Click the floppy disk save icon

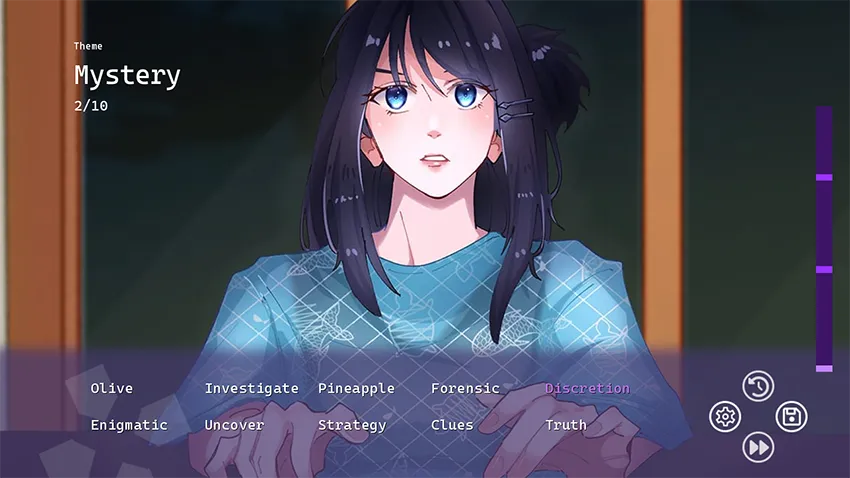click(x=791, y=416)
